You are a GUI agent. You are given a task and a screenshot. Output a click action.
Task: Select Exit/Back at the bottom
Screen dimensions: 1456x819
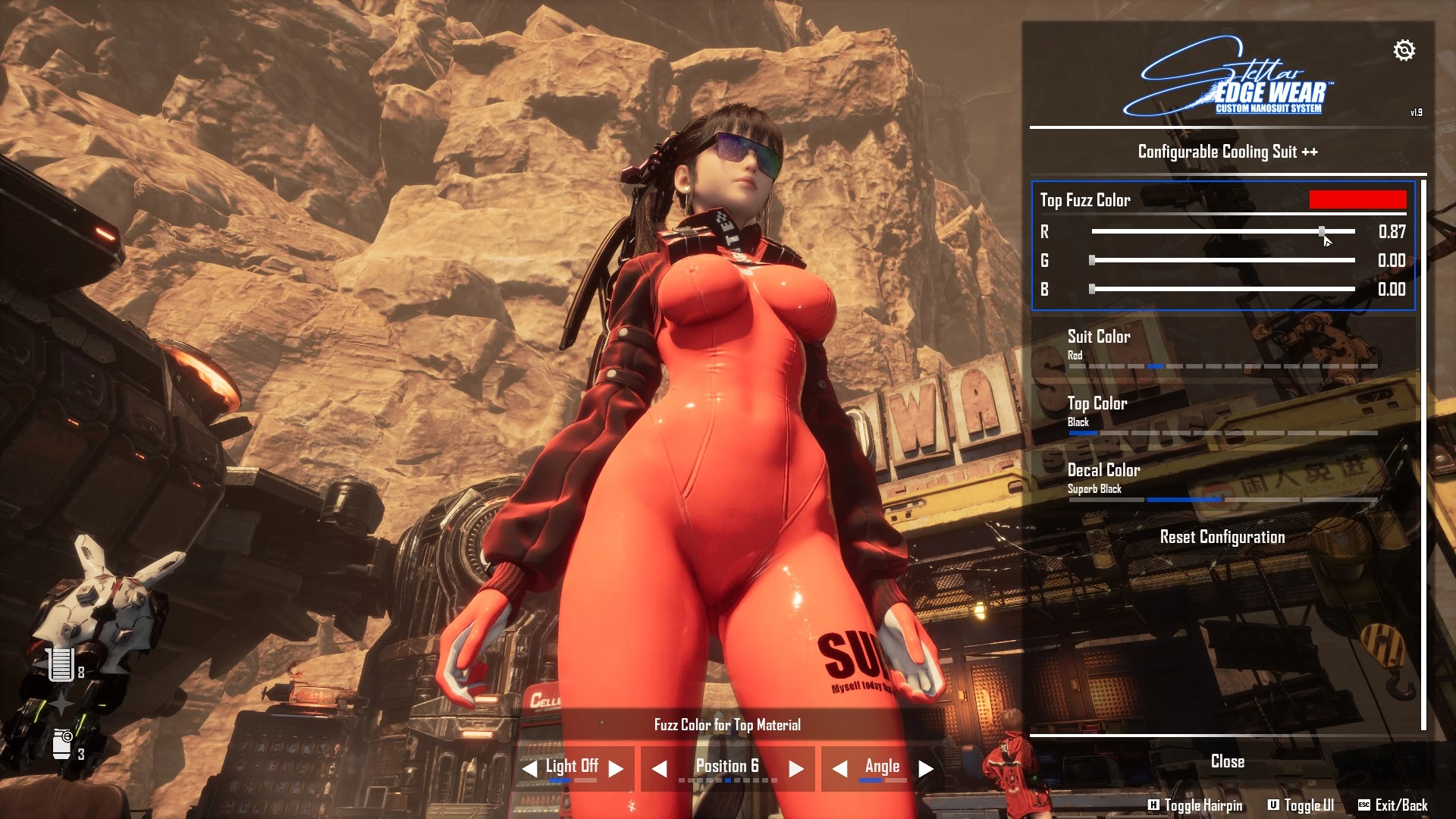(x=1393, y=805)
